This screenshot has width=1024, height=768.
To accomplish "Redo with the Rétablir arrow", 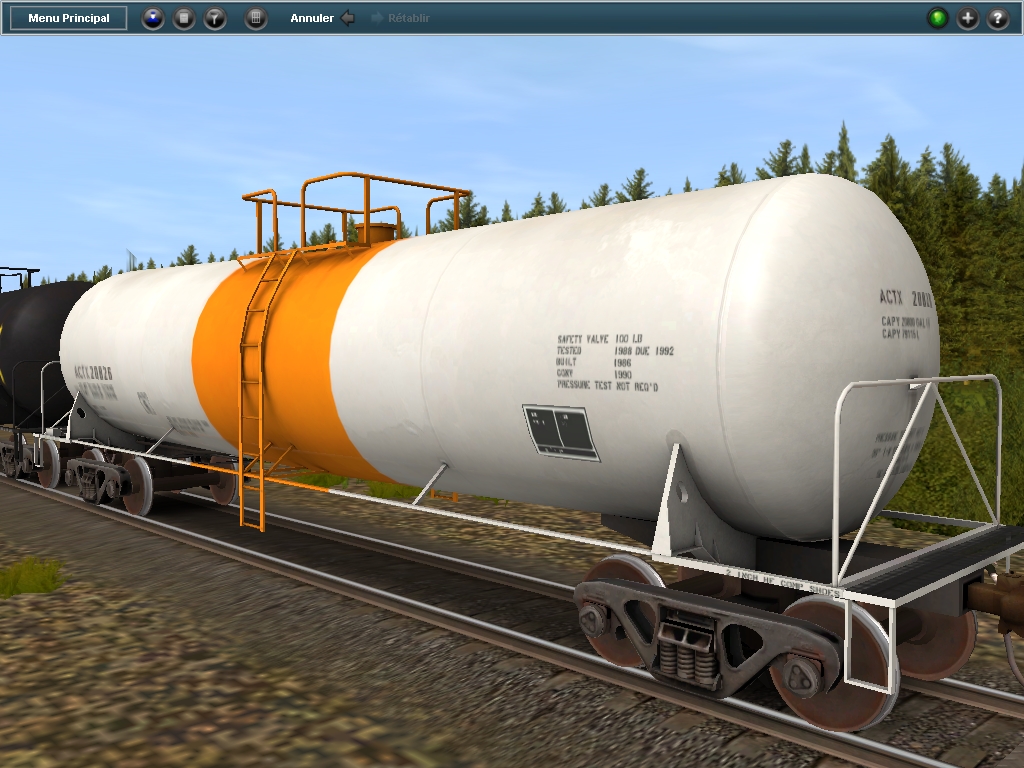I will [378, 18].
